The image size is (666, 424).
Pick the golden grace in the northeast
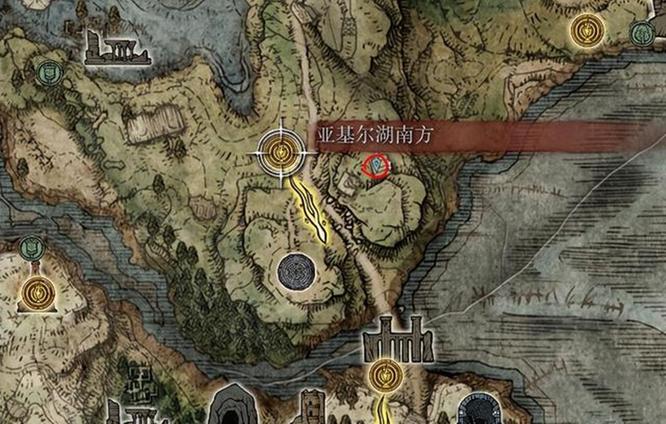[587, 30]
